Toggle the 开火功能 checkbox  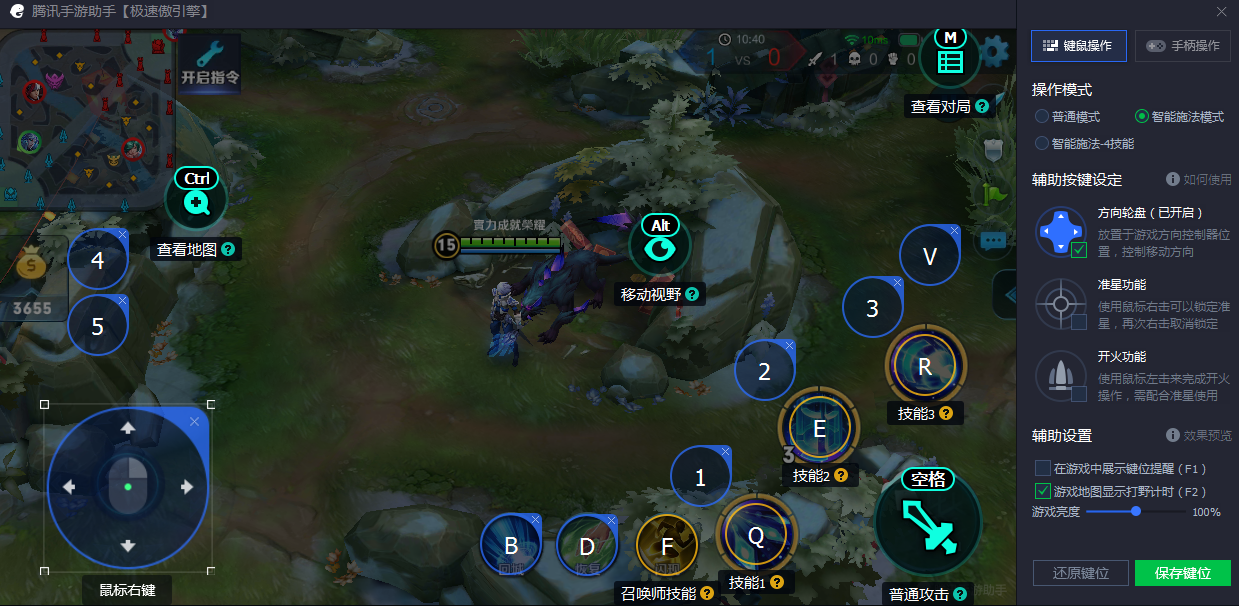coord(1079,394)
